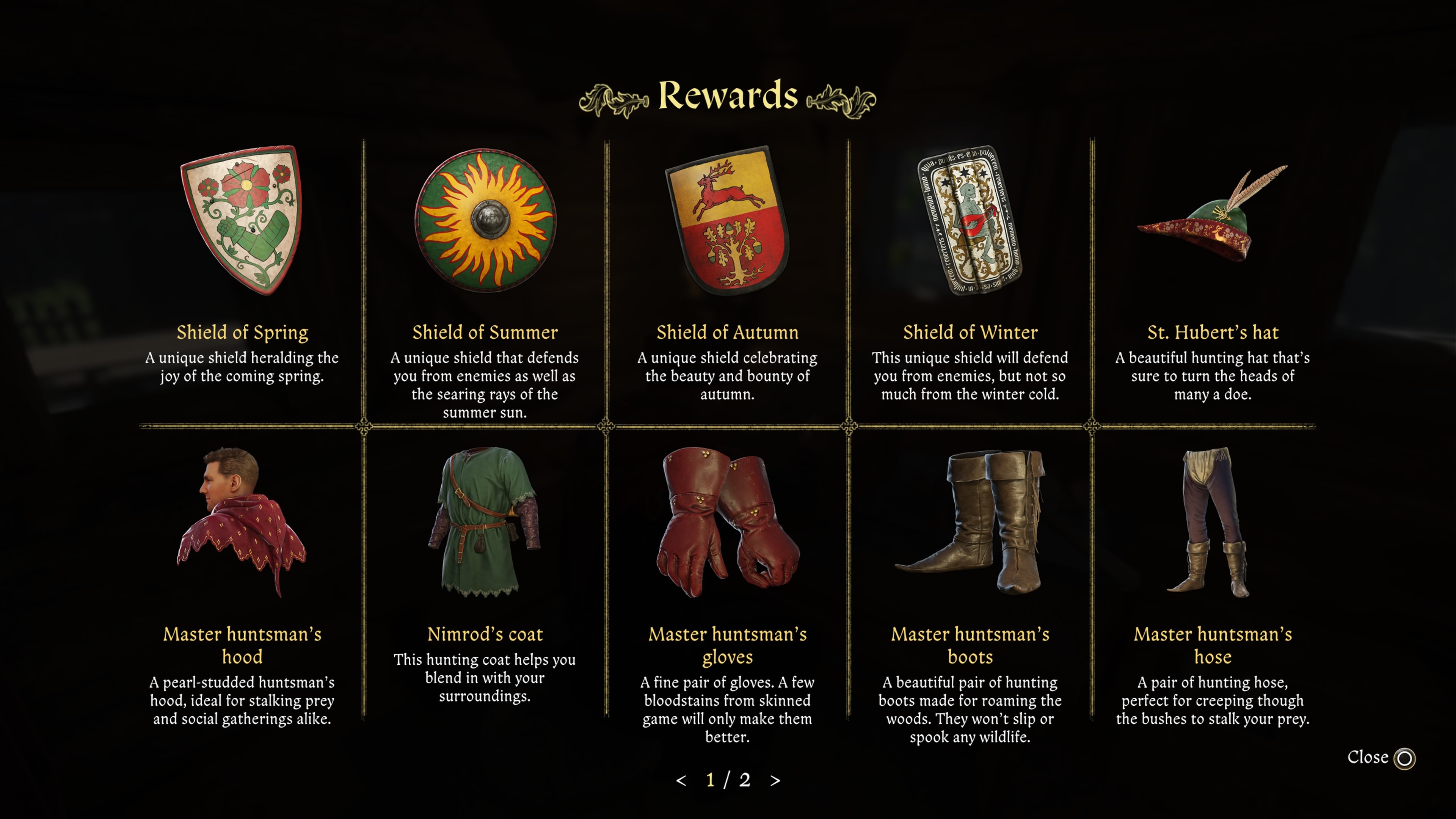Go to the next rewards page arrow
Screen dimensions: 1456x819
click(x=775, y=781)
